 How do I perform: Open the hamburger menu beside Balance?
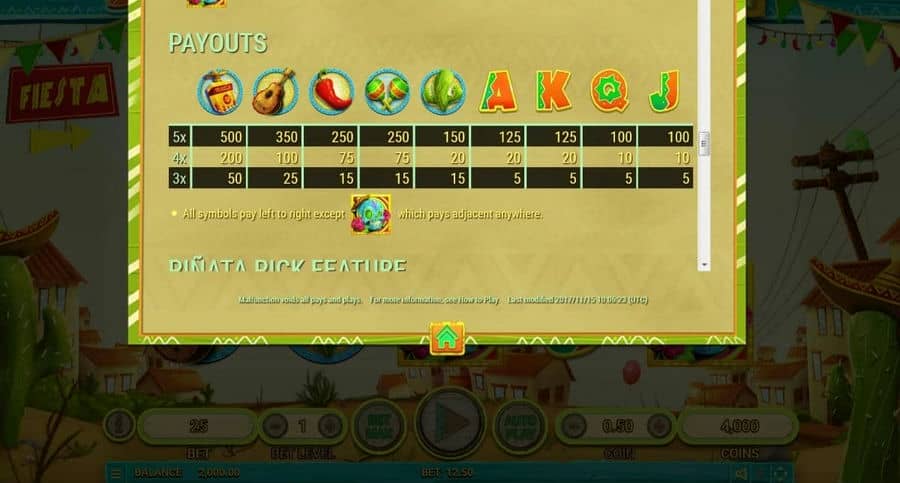(116, 473)
